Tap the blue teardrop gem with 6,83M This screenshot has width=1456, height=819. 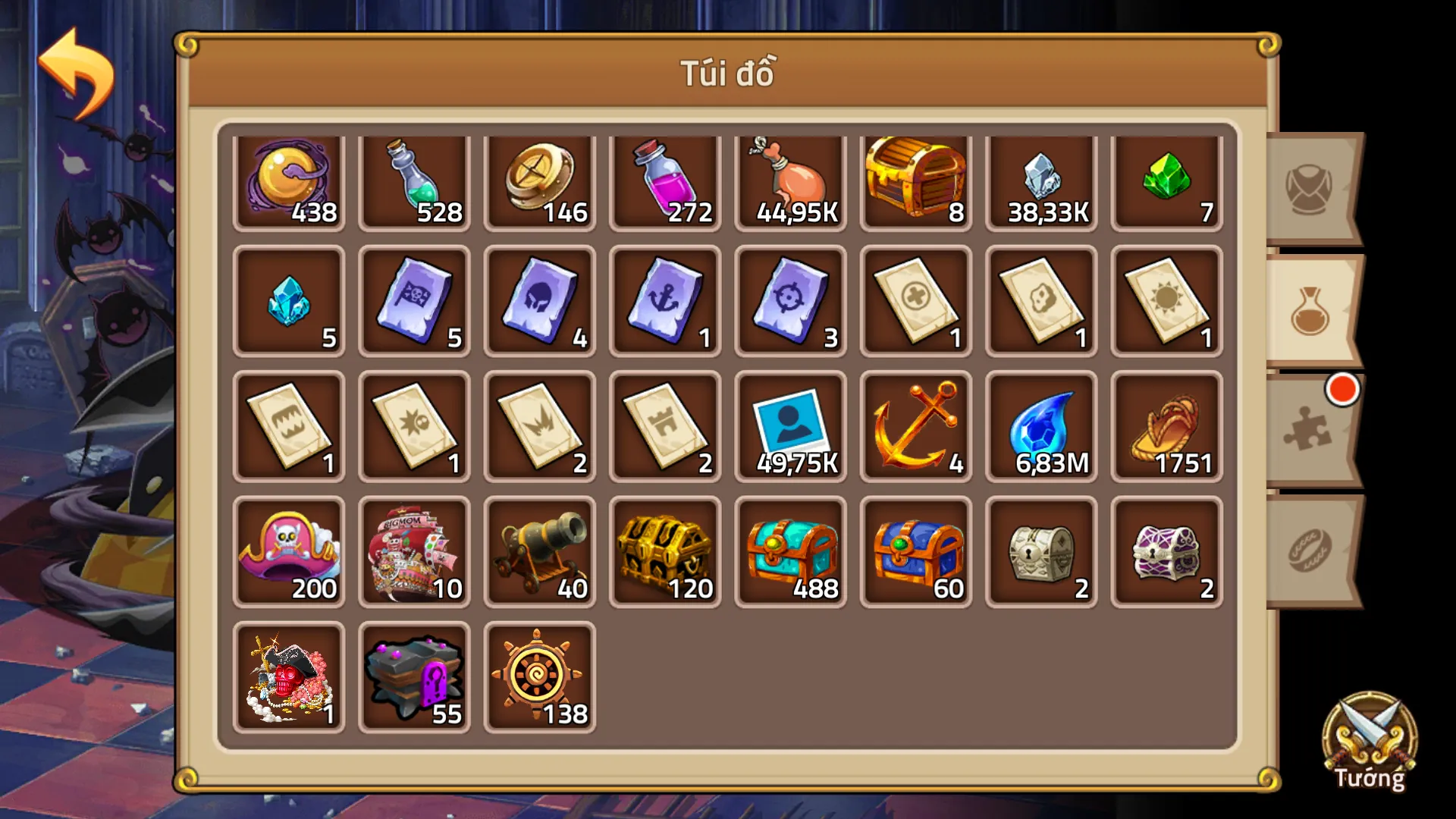[x=1041, y=427]
